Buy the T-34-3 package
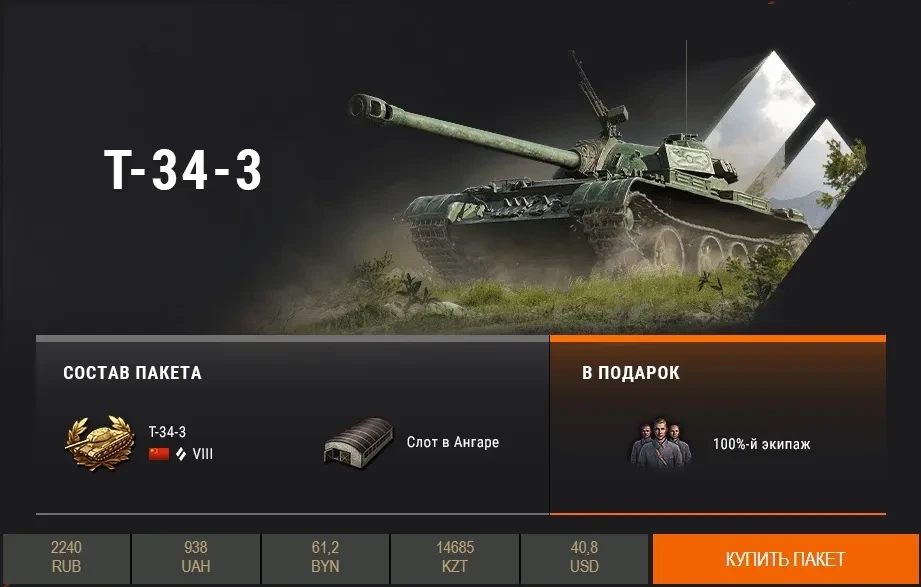The image size is (921, 587). (x=785, y=559)
